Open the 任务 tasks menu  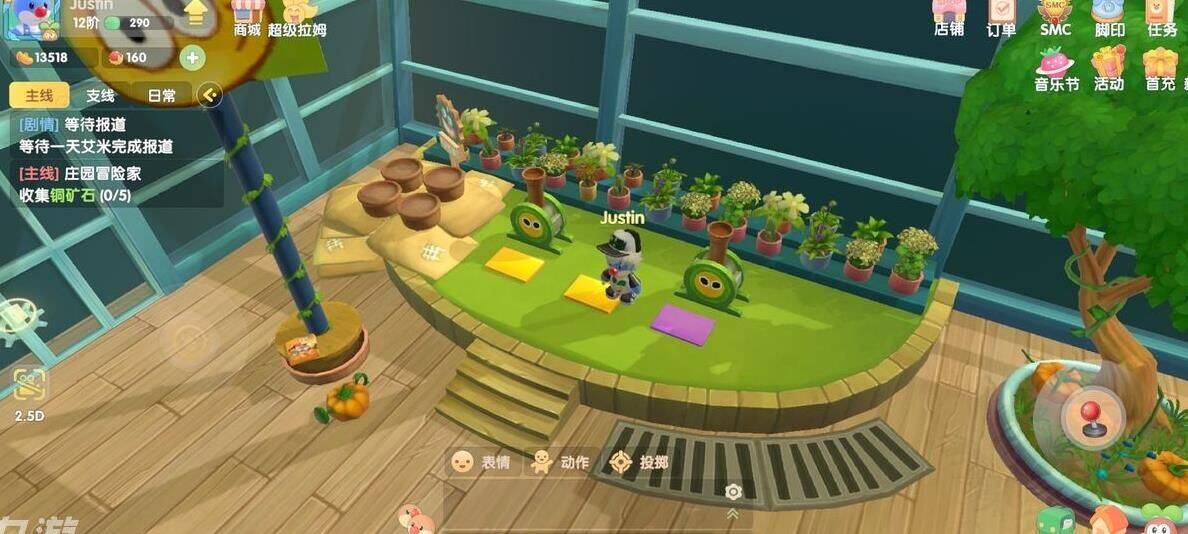click(1162, 17)
